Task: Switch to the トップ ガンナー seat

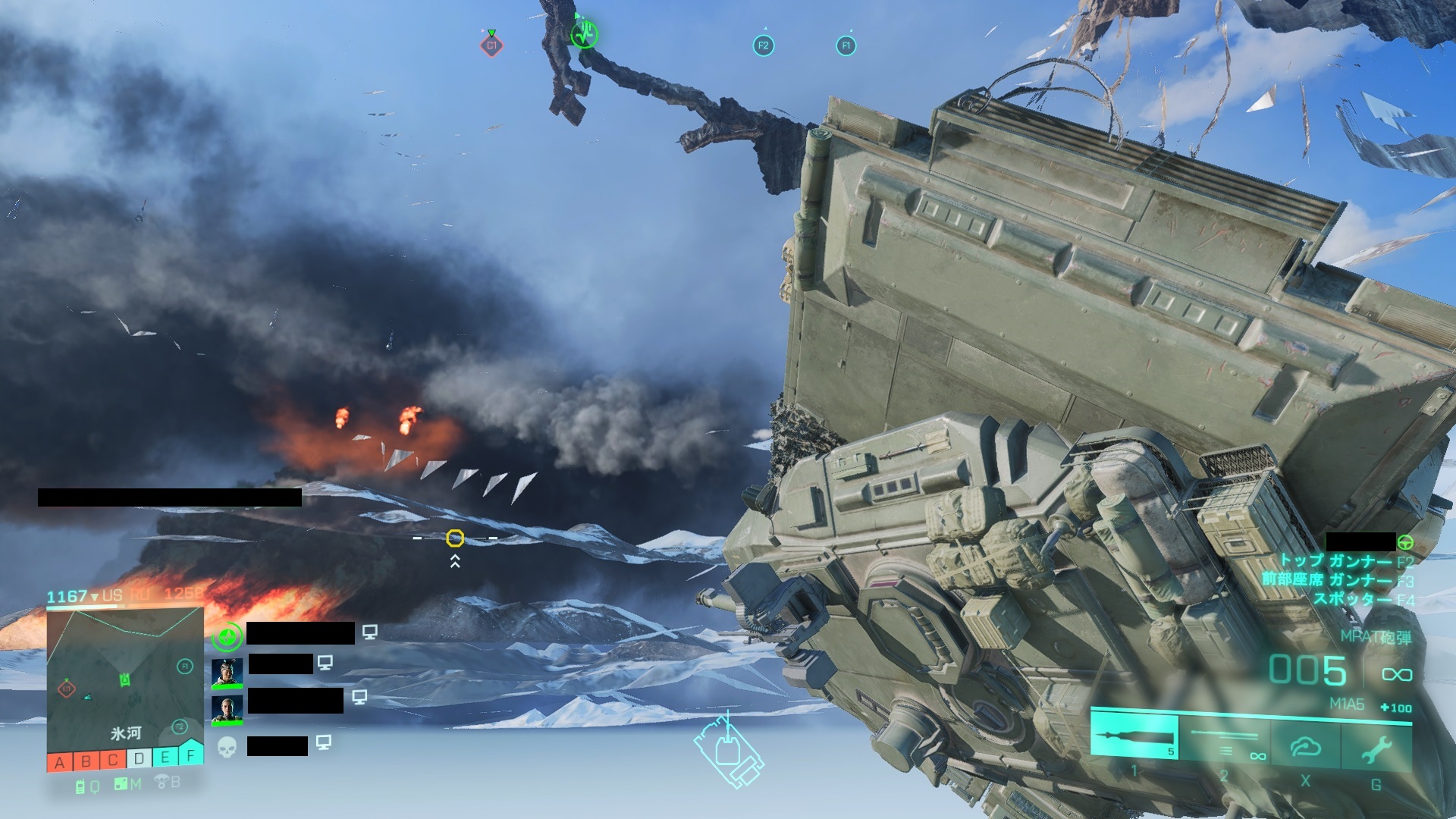Action: [1336, 561]
